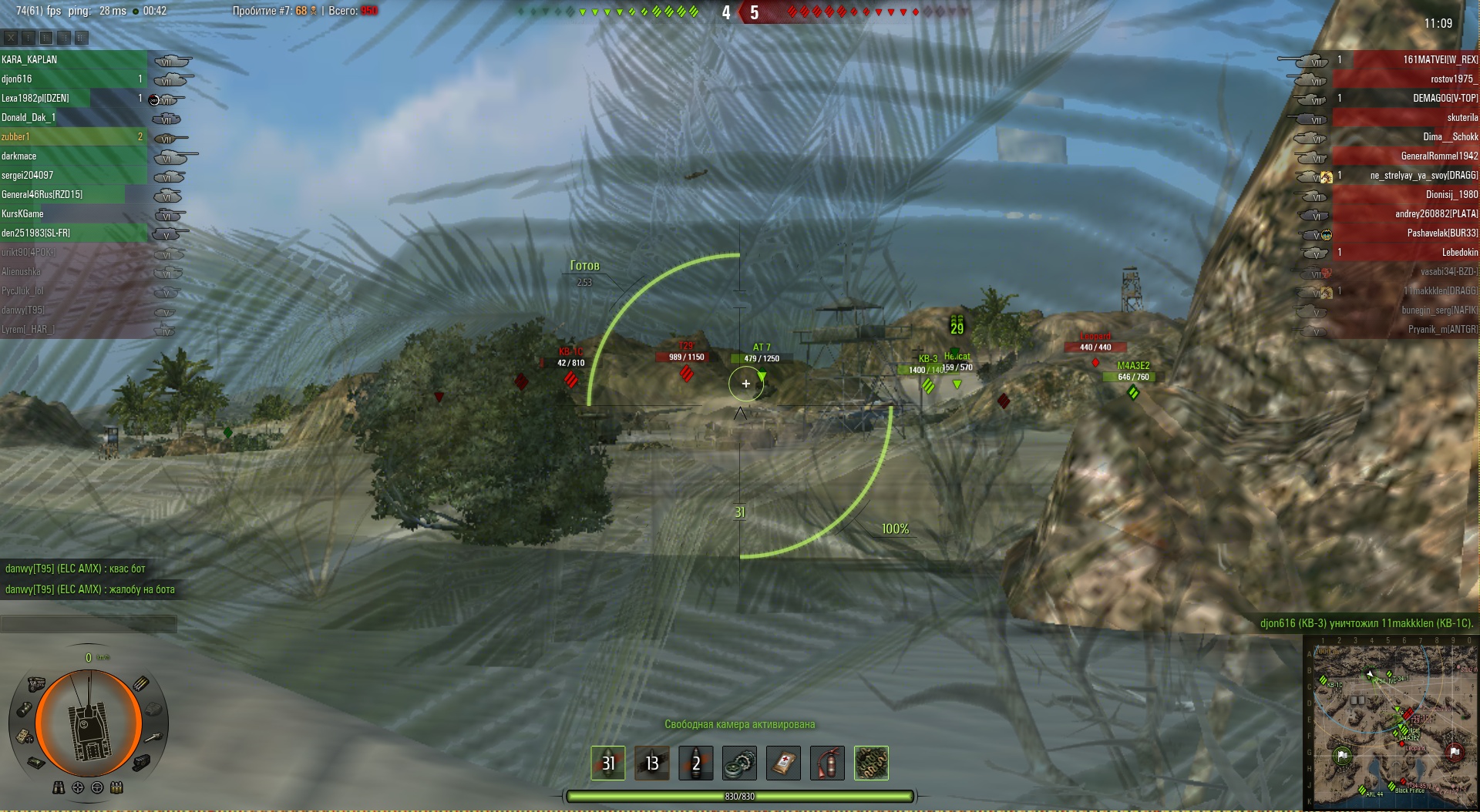Click the ammo rack icon on damage panel
Image resolution: width=1480 pixels, height=812 pixels.
point(142,683)
